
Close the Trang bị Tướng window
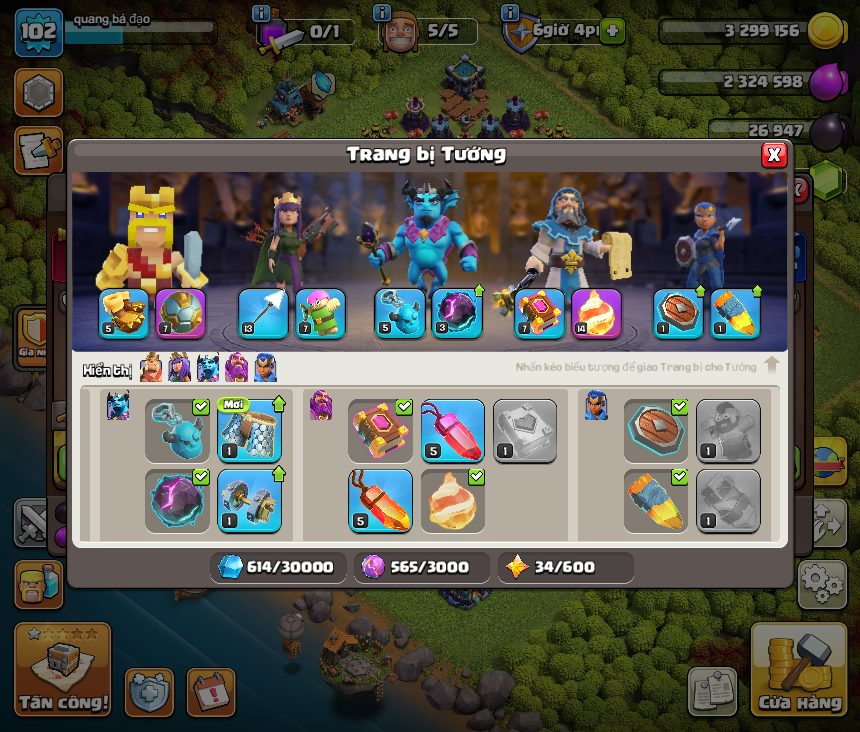pyautogui.click(x=774, y=155)
